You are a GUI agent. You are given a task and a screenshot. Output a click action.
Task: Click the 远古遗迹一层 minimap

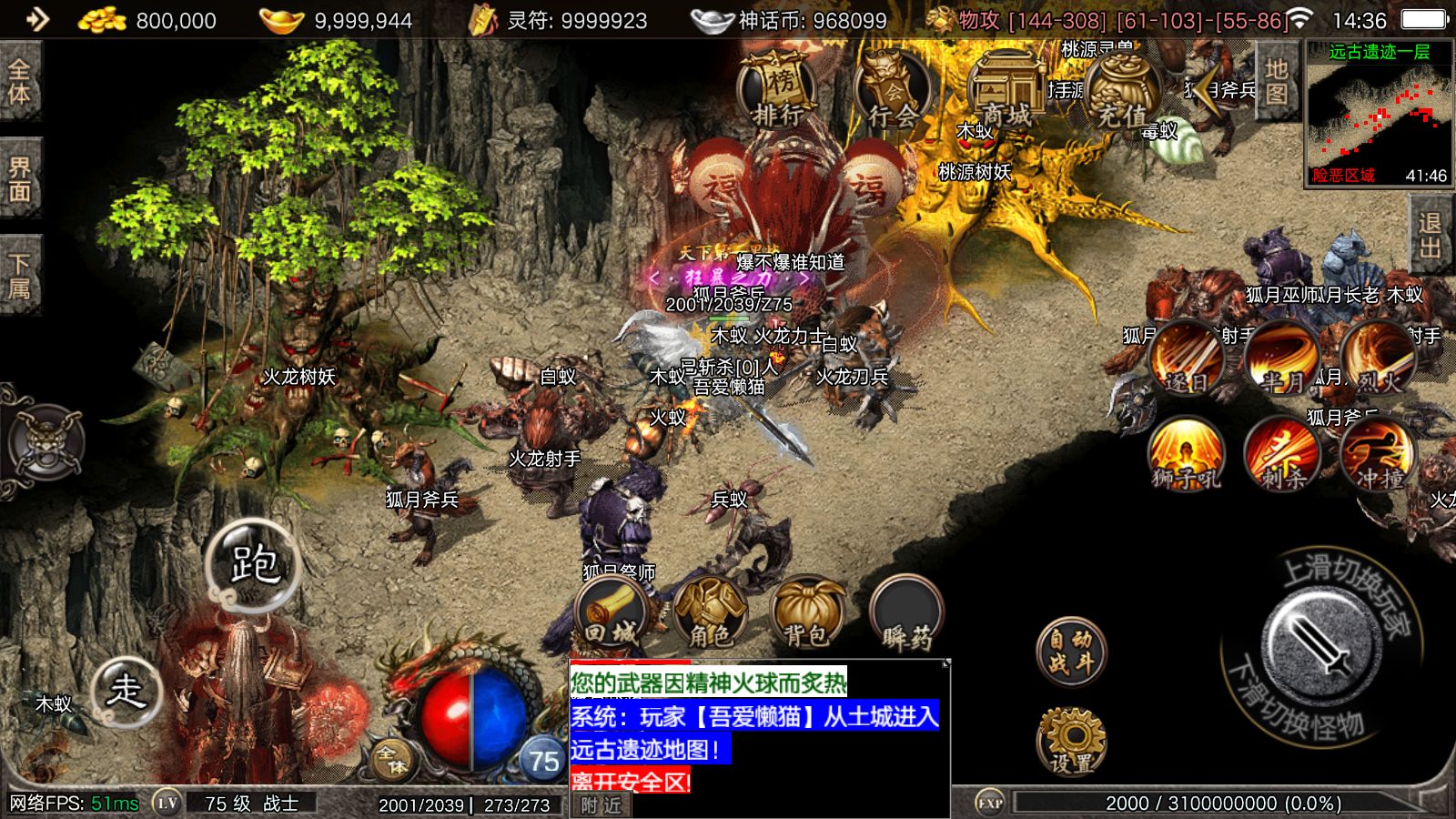click(x=1379, y=114)
